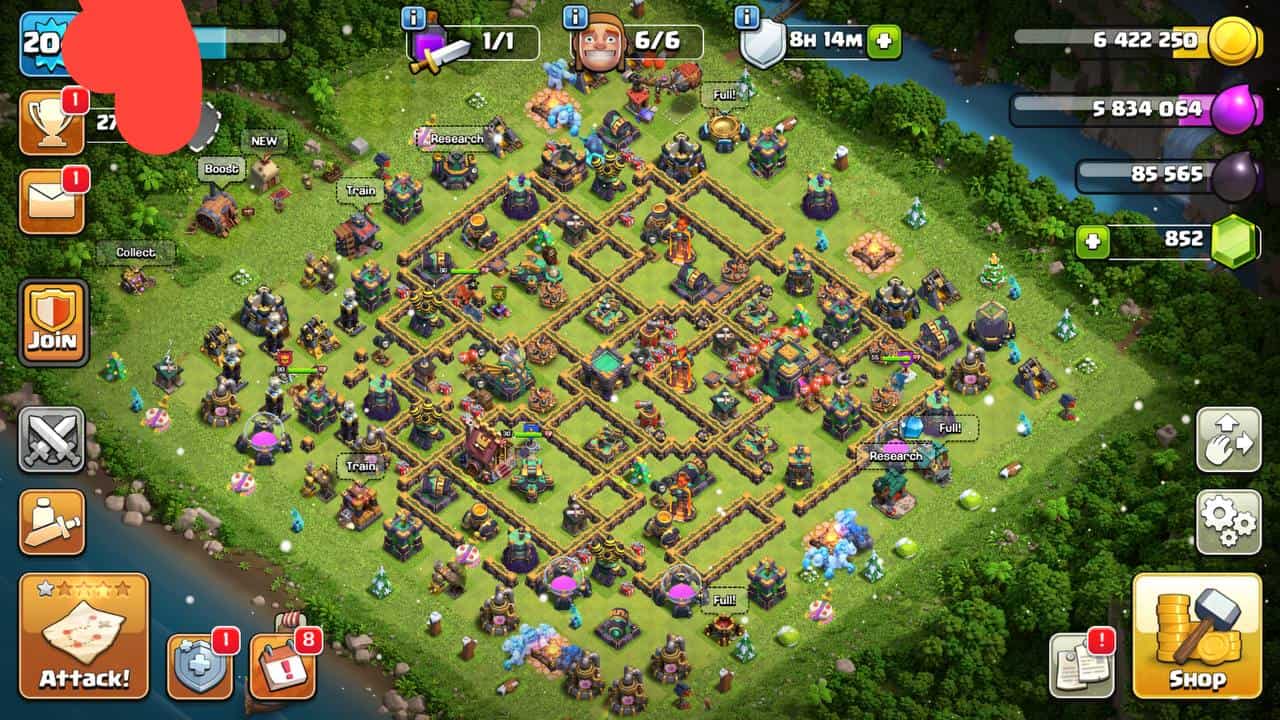Extend shield with green plus button
The image size is (1280, 720).
pos(884,43)
